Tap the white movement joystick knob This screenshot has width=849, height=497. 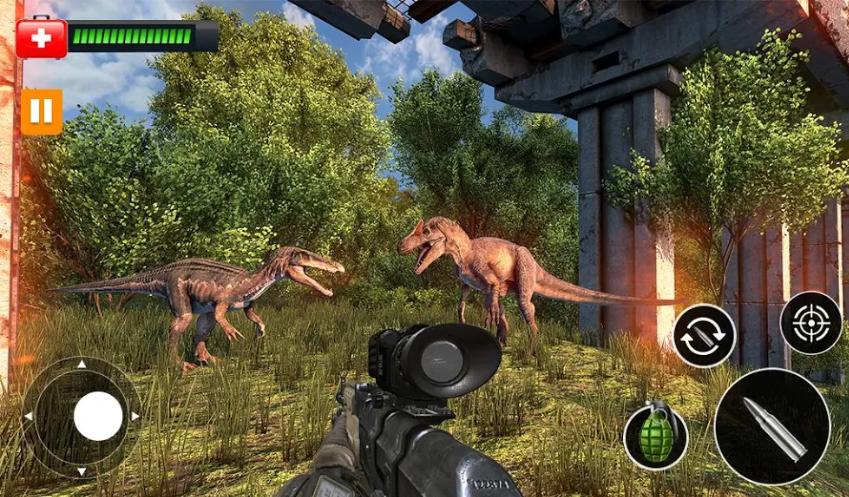tap(98, 415)
